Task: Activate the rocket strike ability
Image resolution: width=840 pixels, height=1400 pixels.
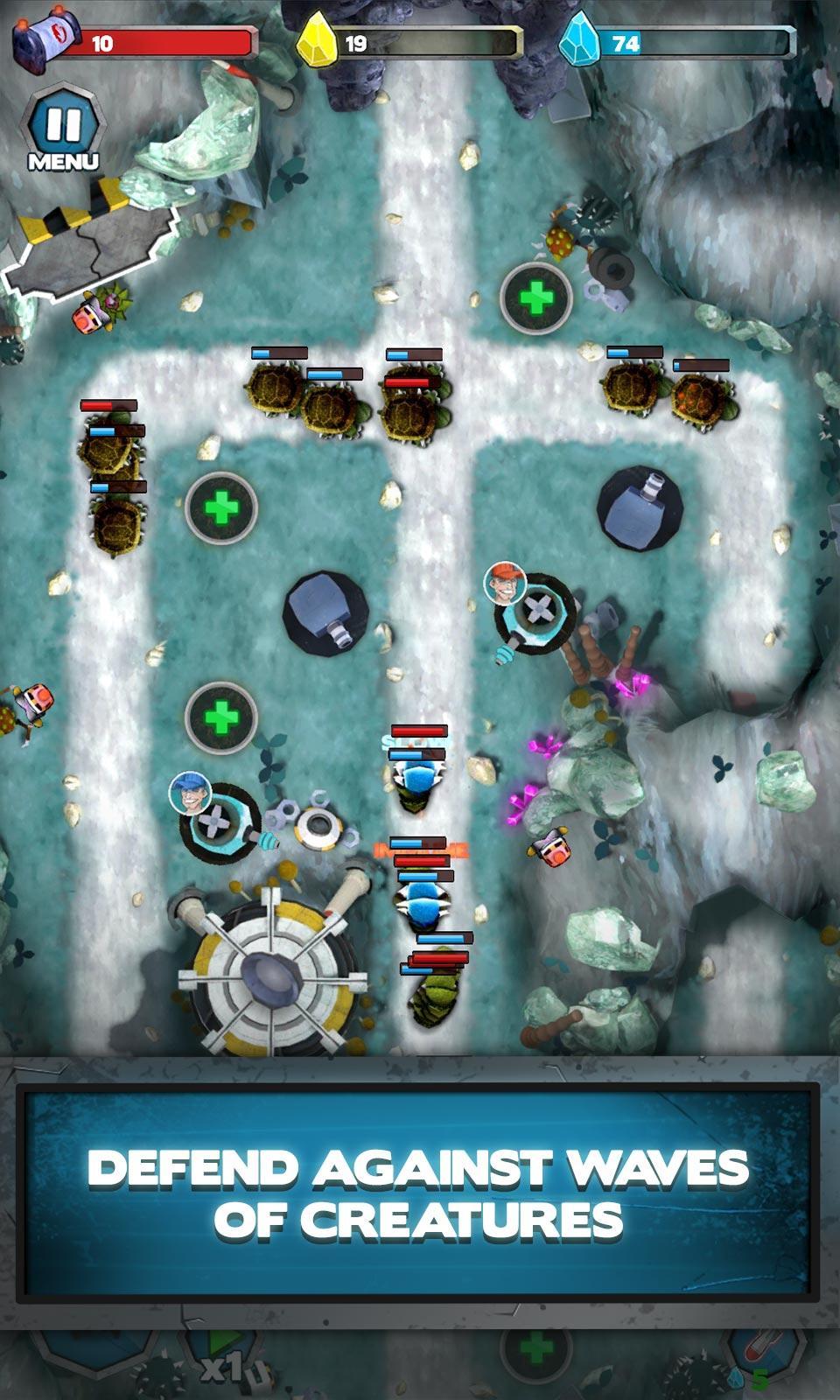Action: (763, 1354)
